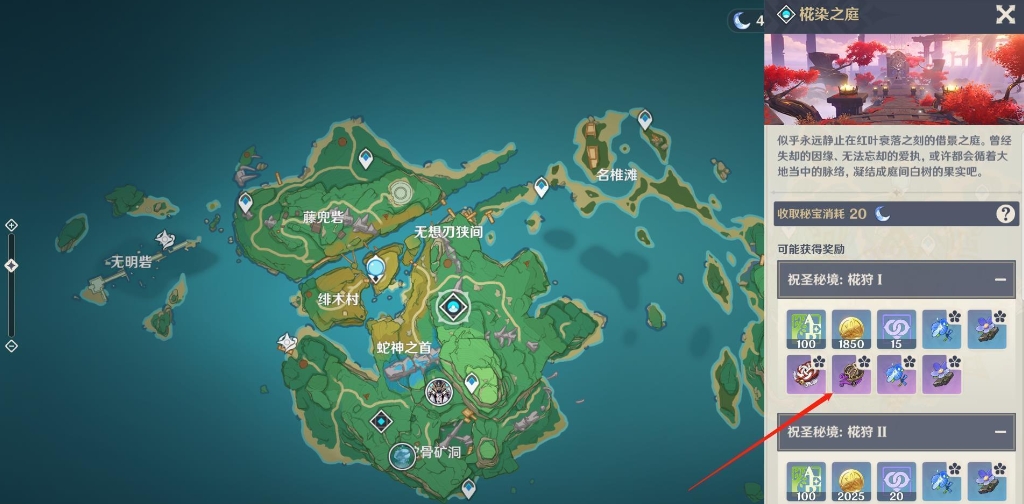
Task: Select the teleport waypoint north of 藤兜砦
Action: point(366,158)
